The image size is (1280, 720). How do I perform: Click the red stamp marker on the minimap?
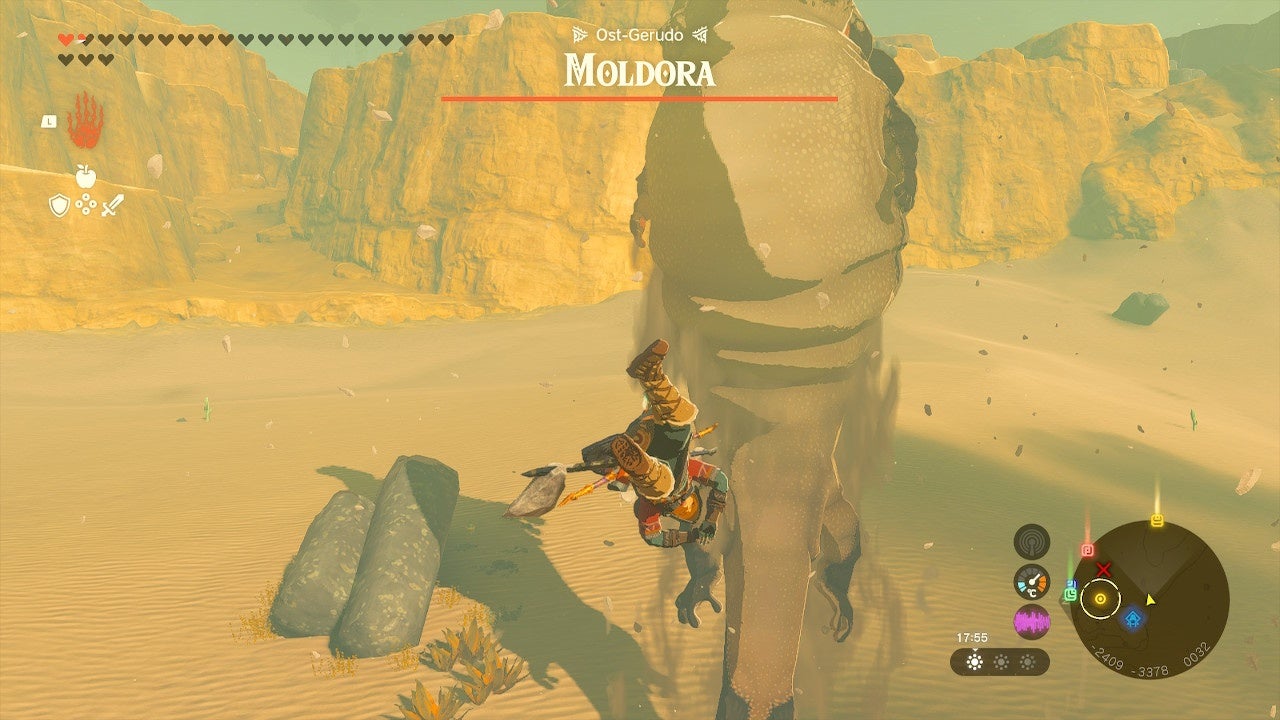coord(1087,549)
